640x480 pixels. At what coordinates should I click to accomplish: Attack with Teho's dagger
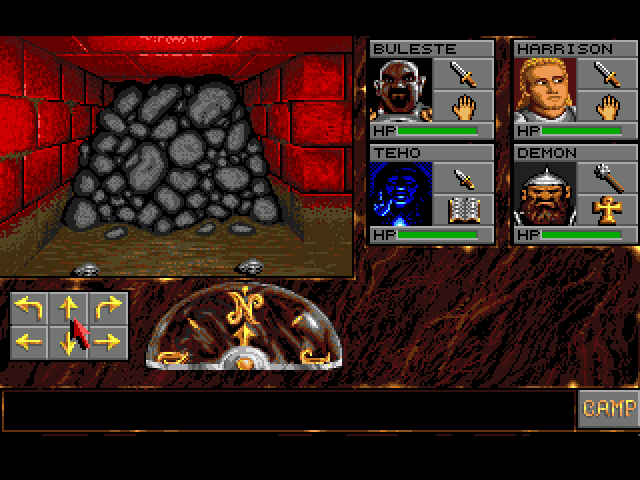pyautogui.click(x=461, y=177)
